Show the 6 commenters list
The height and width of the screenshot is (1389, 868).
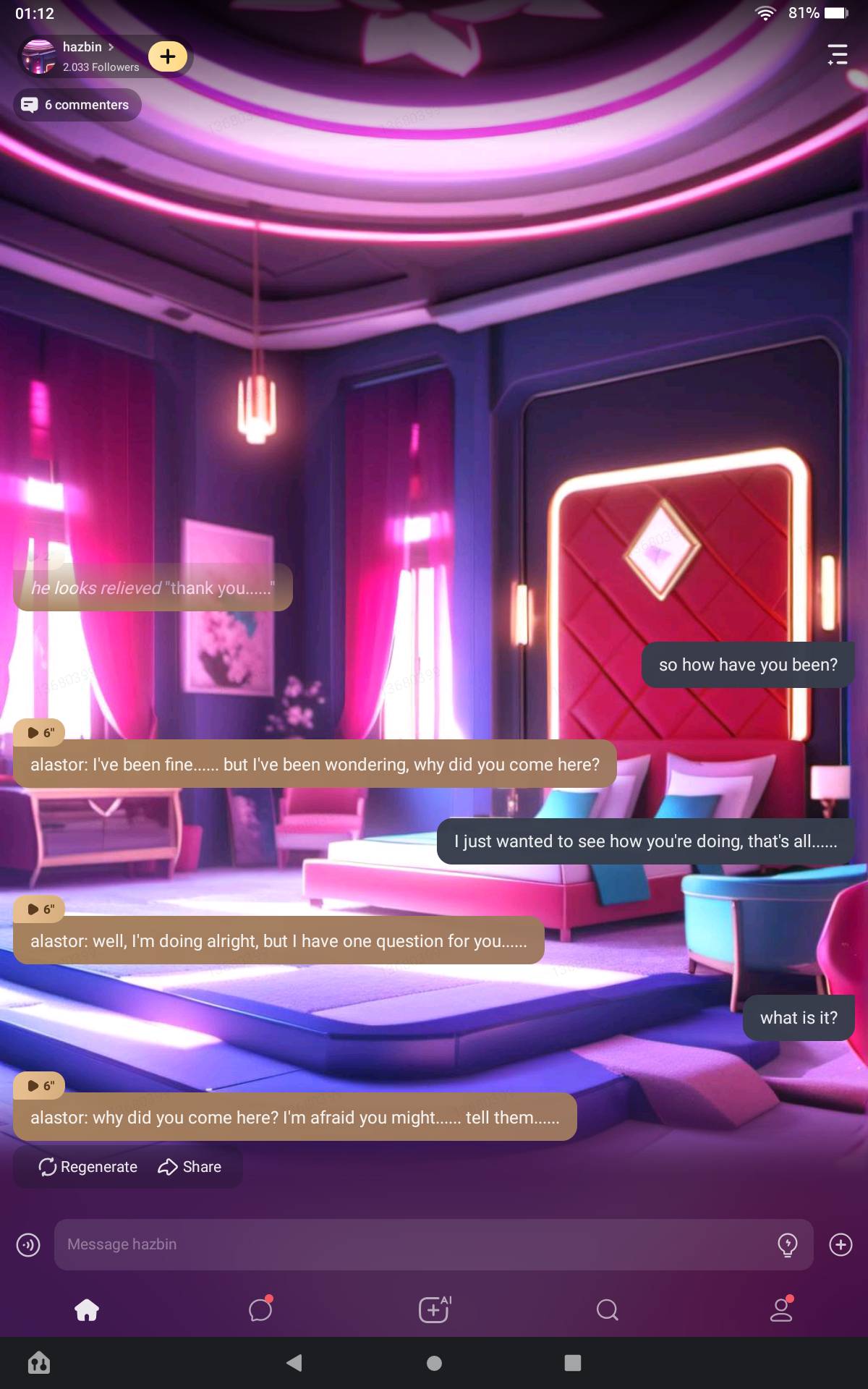pos(77,105)
